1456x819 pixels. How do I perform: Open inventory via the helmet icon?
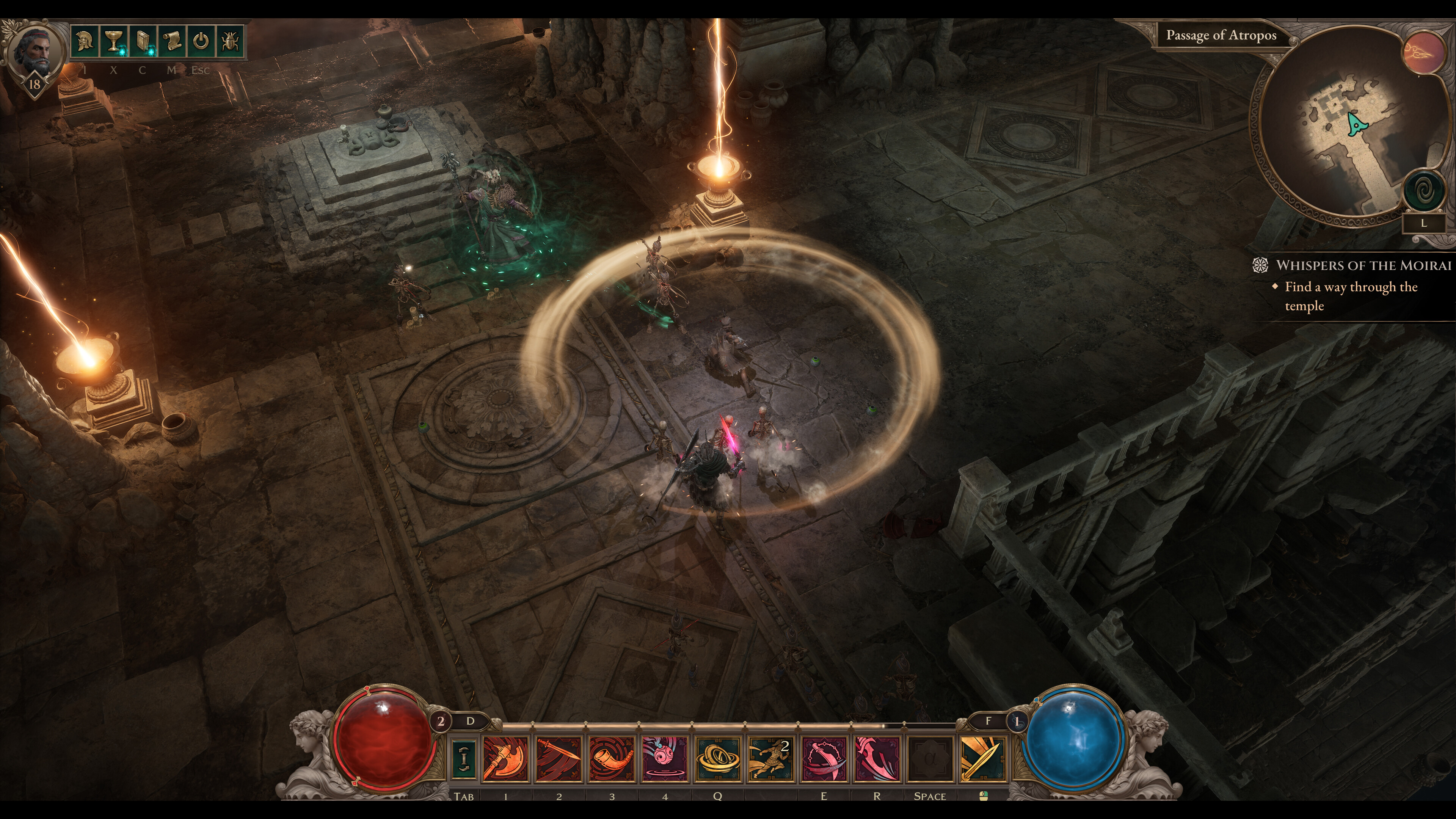point(85,41)
